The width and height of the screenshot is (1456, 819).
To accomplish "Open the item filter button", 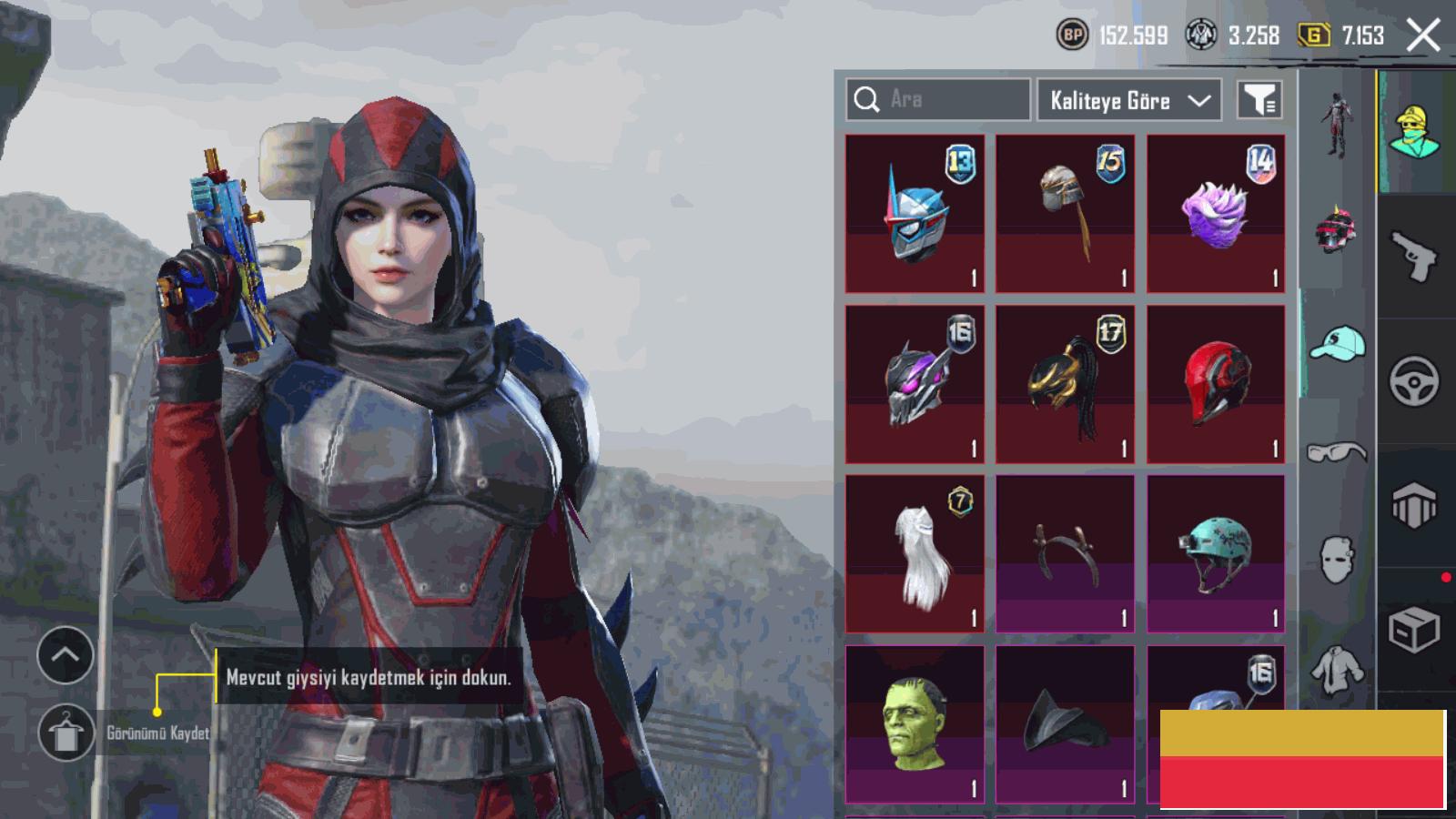I will [1259, 100].
